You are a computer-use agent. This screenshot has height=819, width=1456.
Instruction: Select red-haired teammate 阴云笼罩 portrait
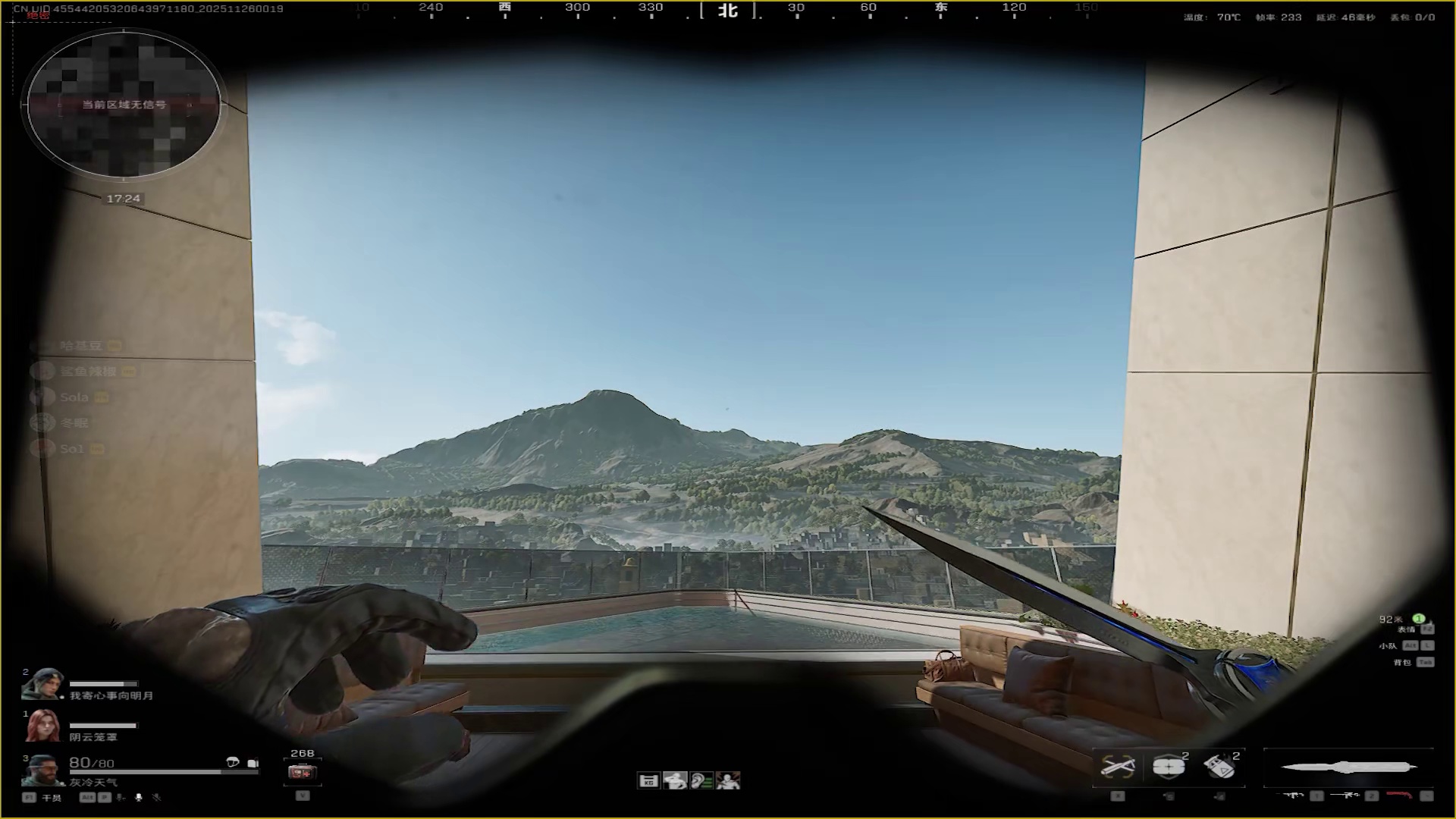click(42, 726)
